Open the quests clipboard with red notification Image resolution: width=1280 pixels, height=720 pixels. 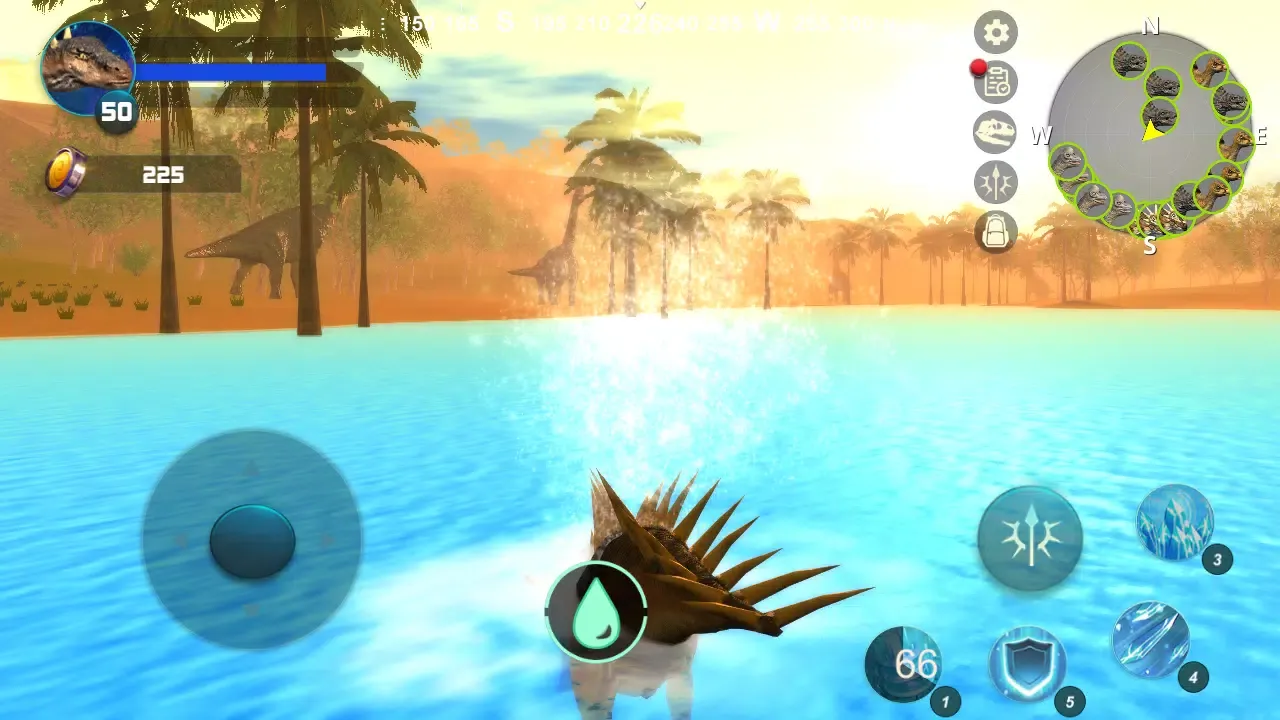click(995, 82)
